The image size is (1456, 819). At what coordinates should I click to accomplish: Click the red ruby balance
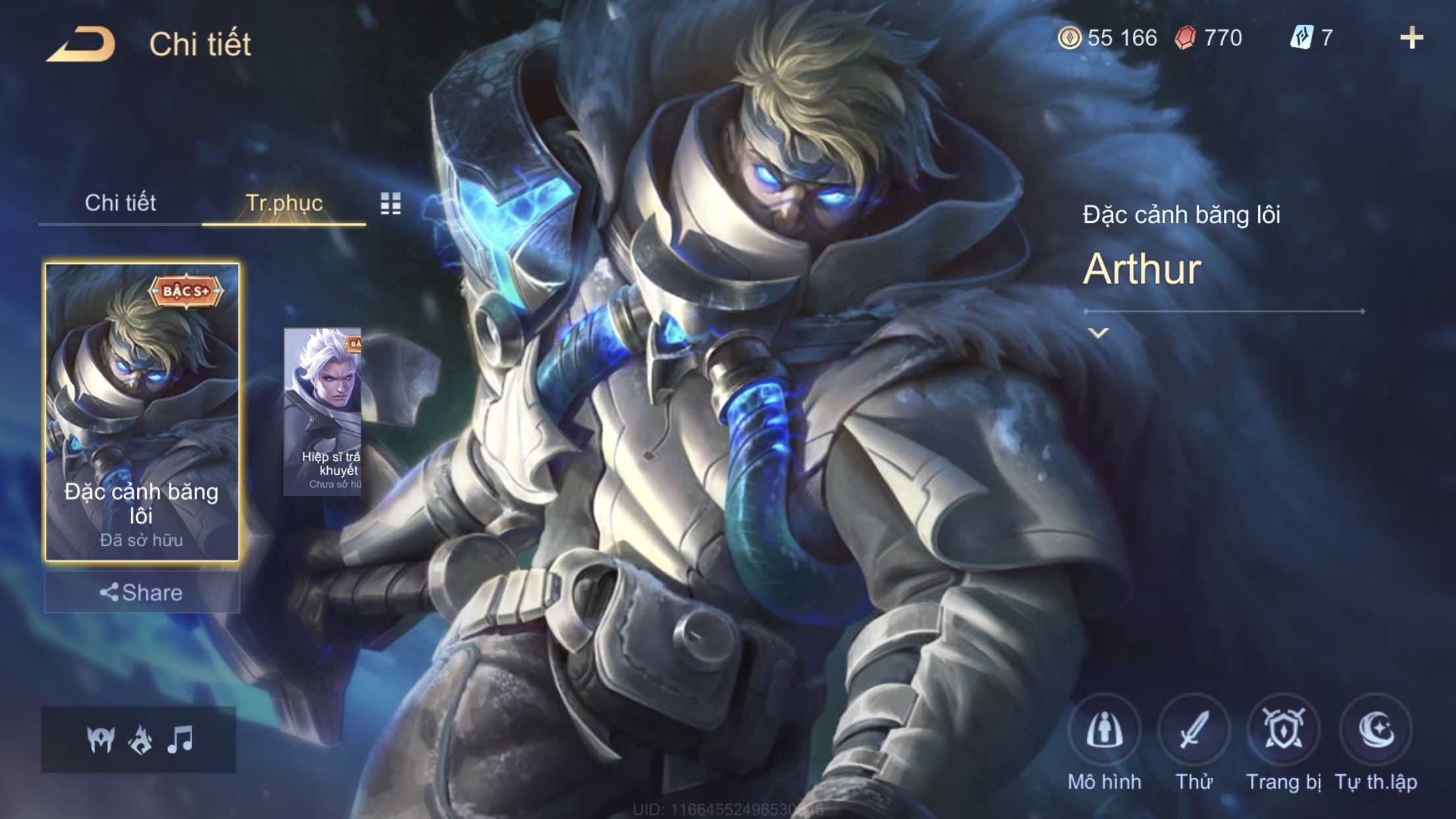tap(1209, 38)
